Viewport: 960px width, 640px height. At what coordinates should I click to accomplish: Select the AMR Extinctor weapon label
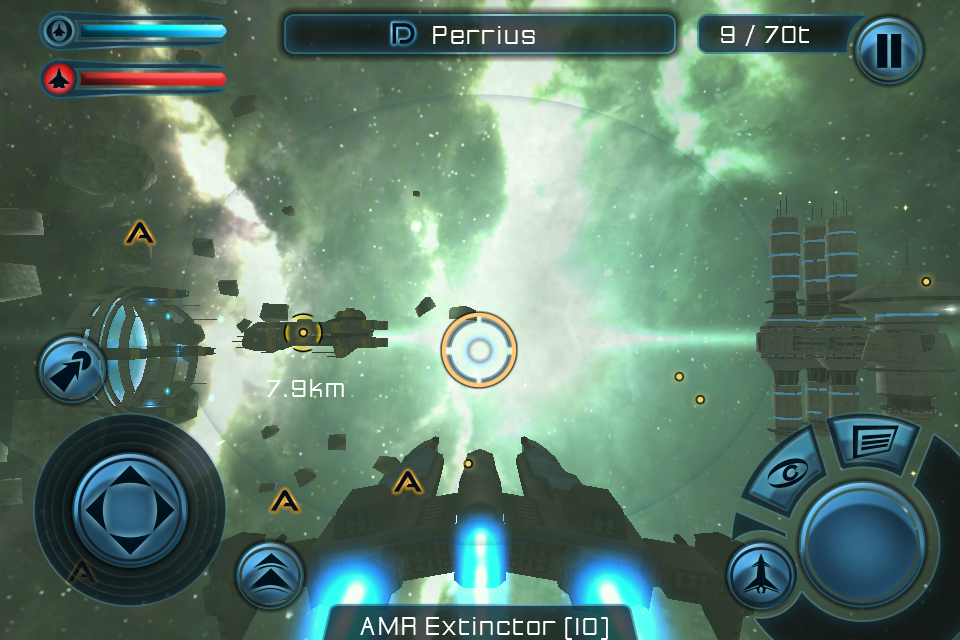pyautogui.click(x=484, y=626)
